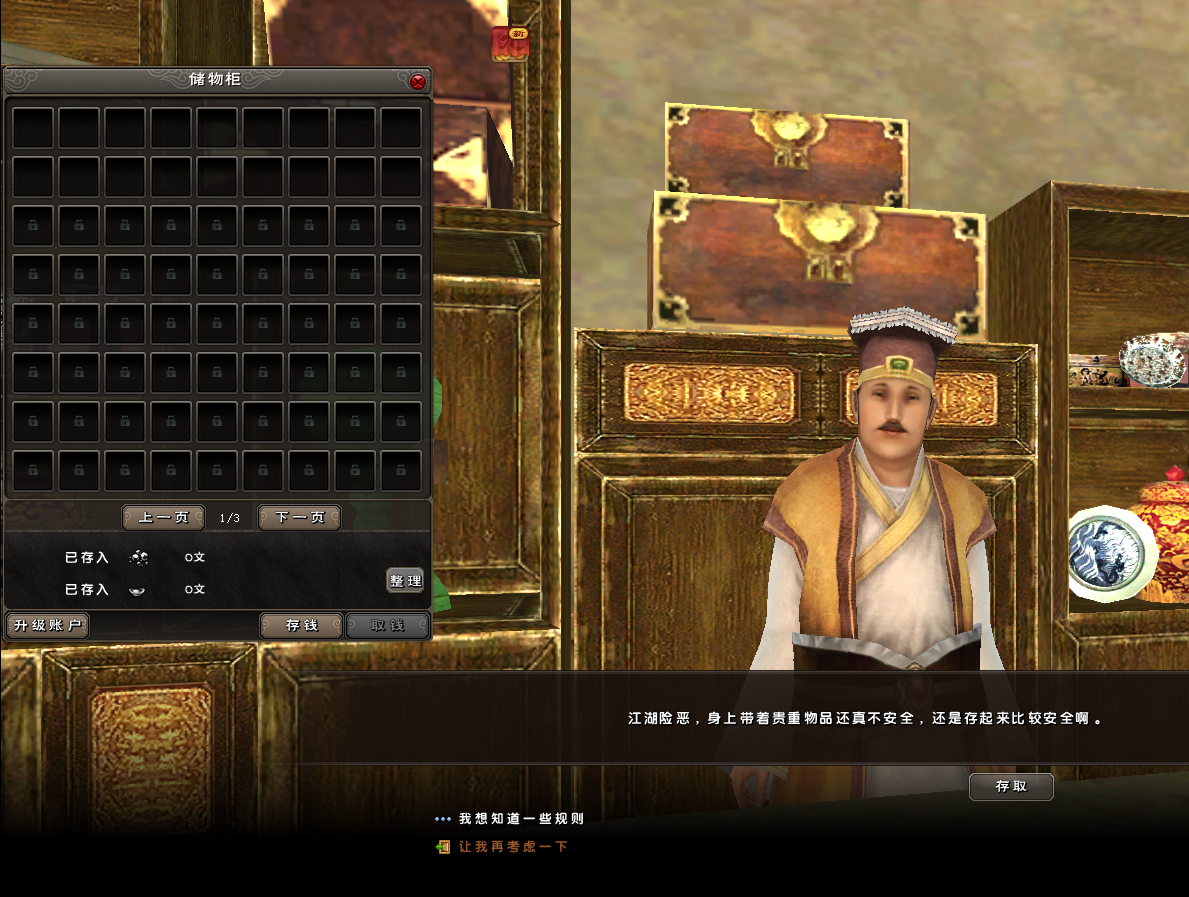1189x897 pixels.
Task: Withdraw money with 取钱 button
Action: tap(388, 626)
